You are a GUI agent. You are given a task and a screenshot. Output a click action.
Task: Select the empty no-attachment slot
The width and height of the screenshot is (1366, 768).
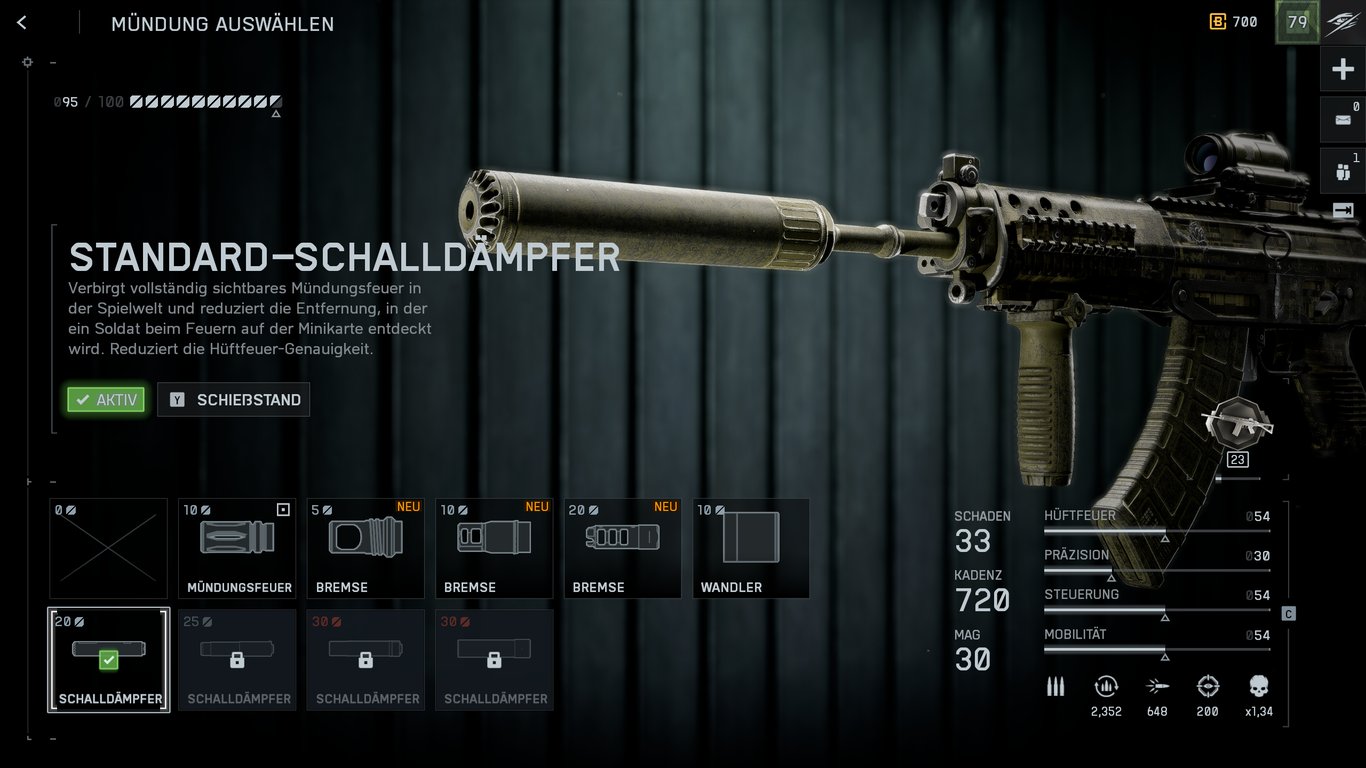pyautogui.click(x=108, y=548)
